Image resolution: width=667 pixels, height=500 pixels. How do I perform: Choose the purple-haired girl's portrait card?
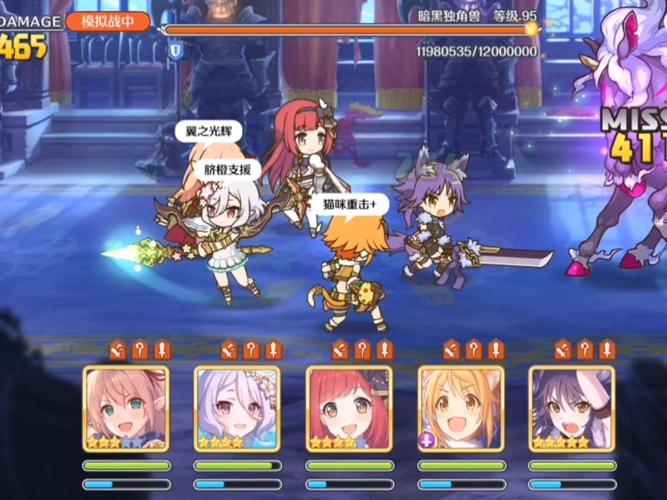571,408
